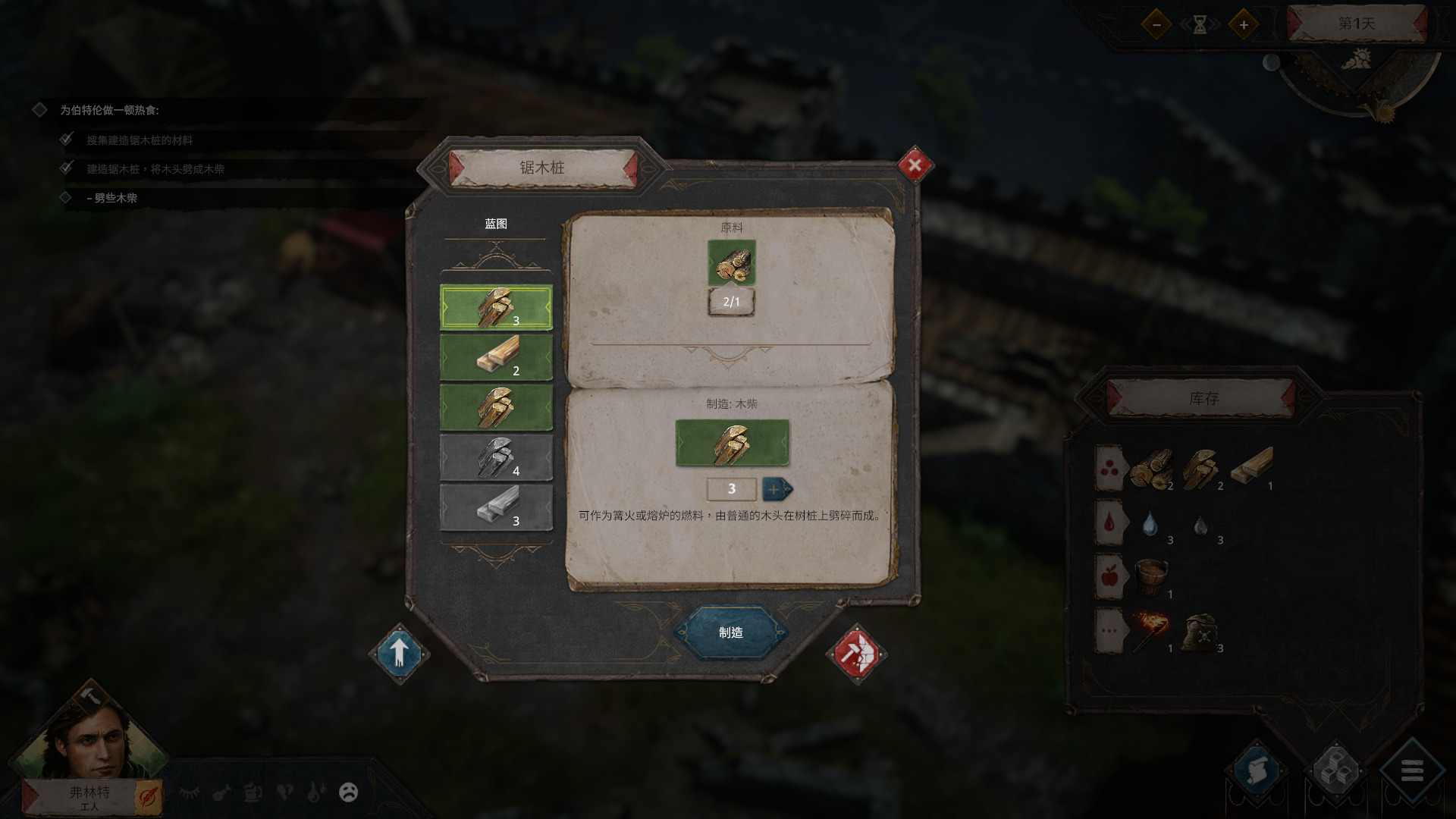Choose the wooden planks blueprint
The height and width of the screenshot is (819, 1456).
click(496, 357)
